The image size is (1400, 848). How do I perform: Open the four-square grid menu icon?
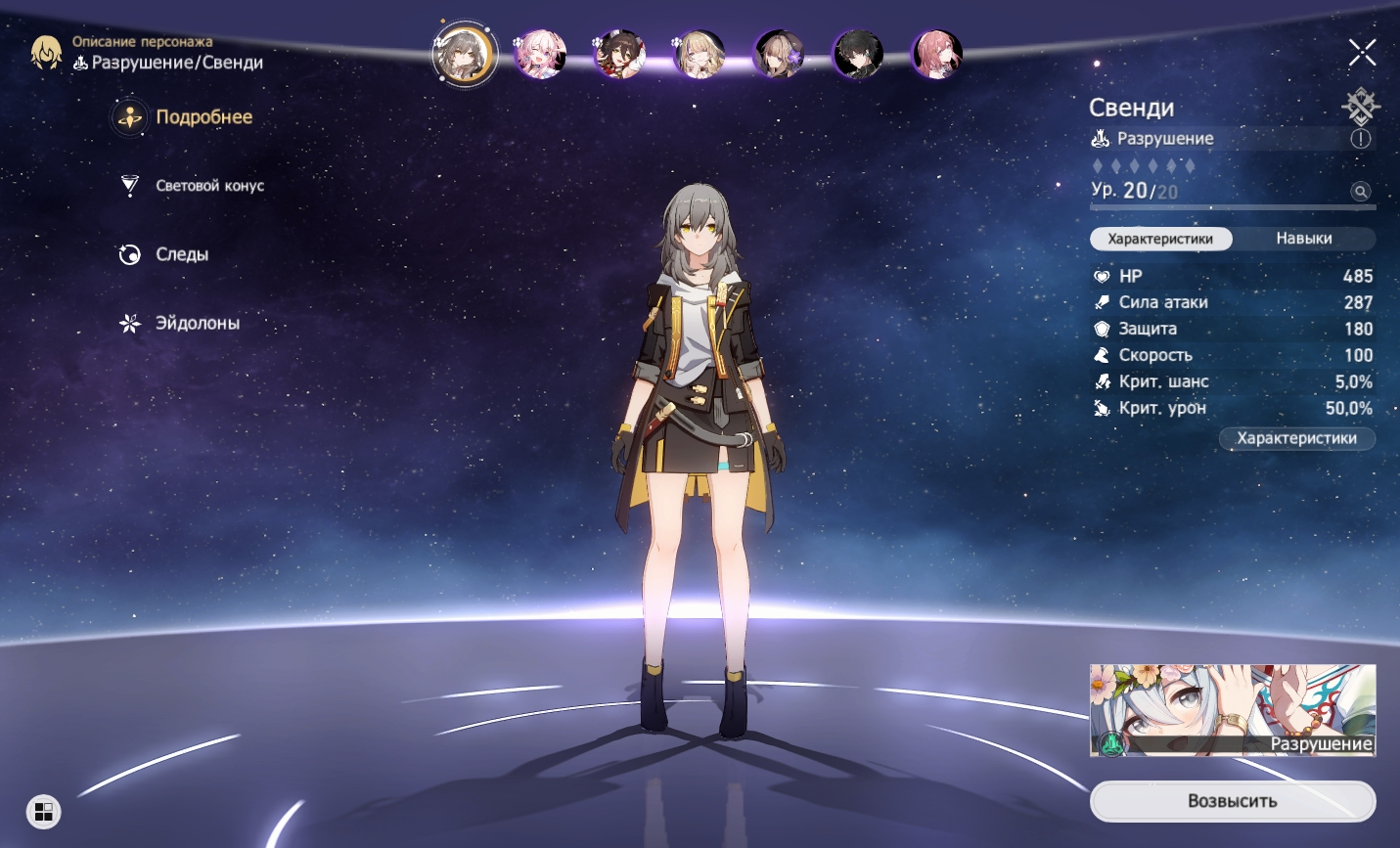[x=43, y=812]
